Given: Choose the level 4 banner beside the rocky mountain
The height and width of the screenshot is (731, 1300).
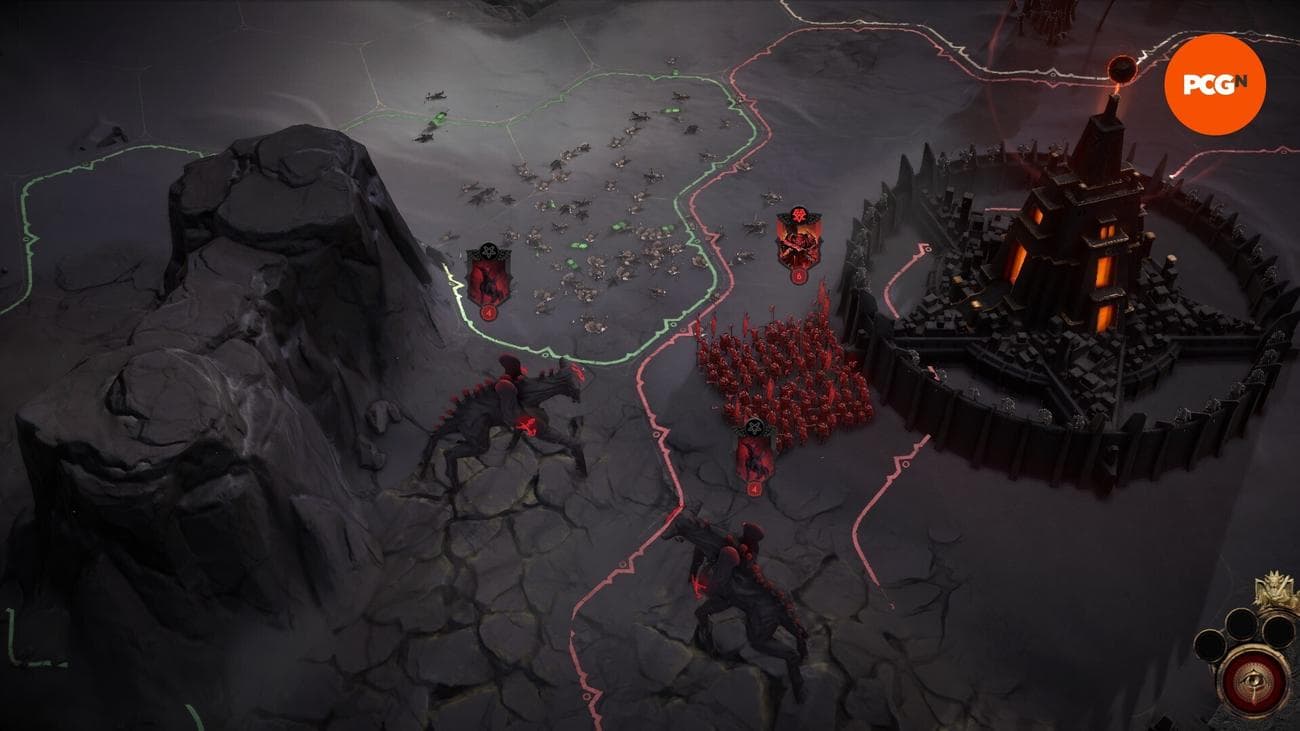Looking at the screenshot, I should click(x=489, y=281).
